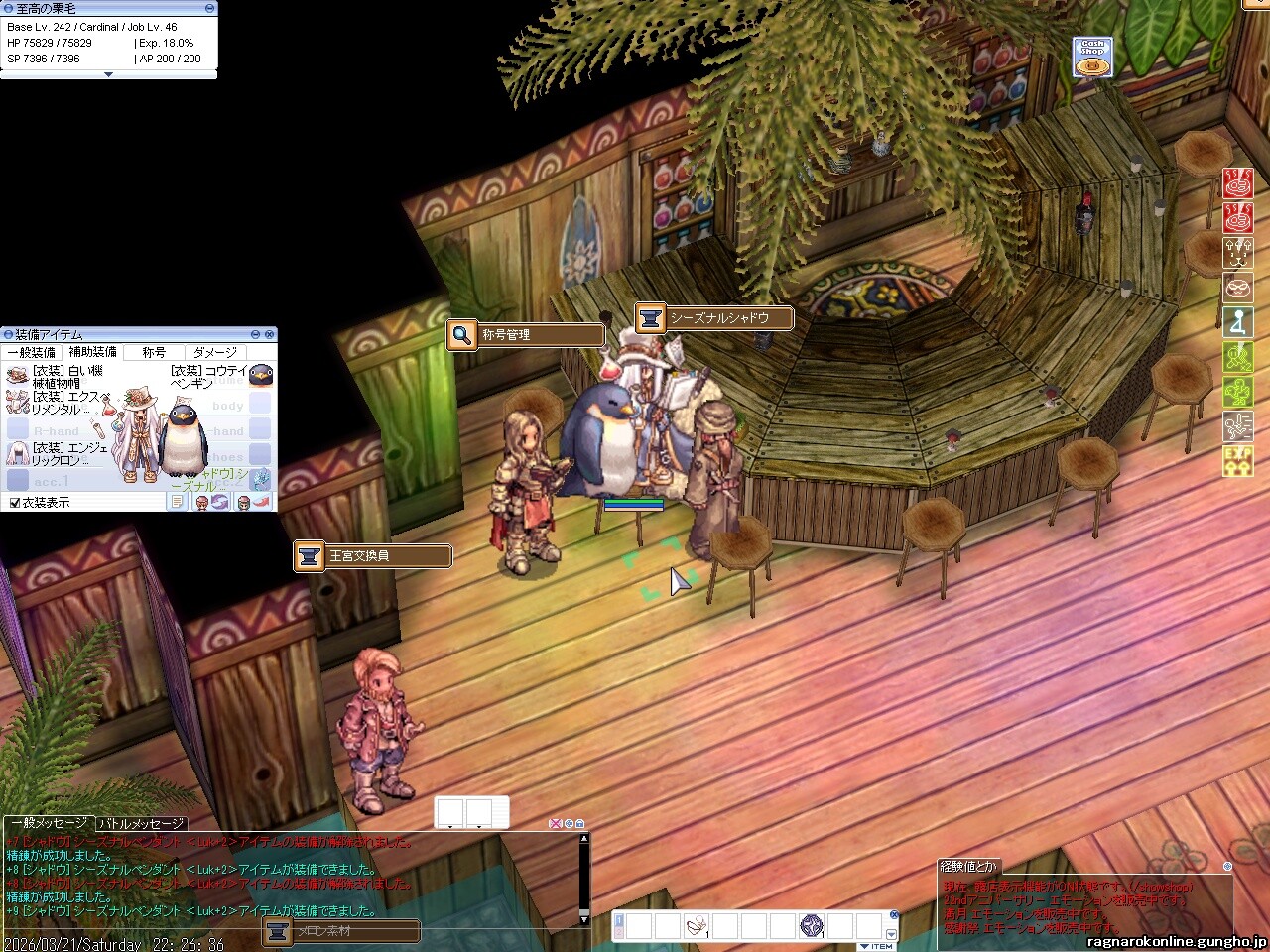Switch to the バトルメッセージ chat tab

coord(141,824)
